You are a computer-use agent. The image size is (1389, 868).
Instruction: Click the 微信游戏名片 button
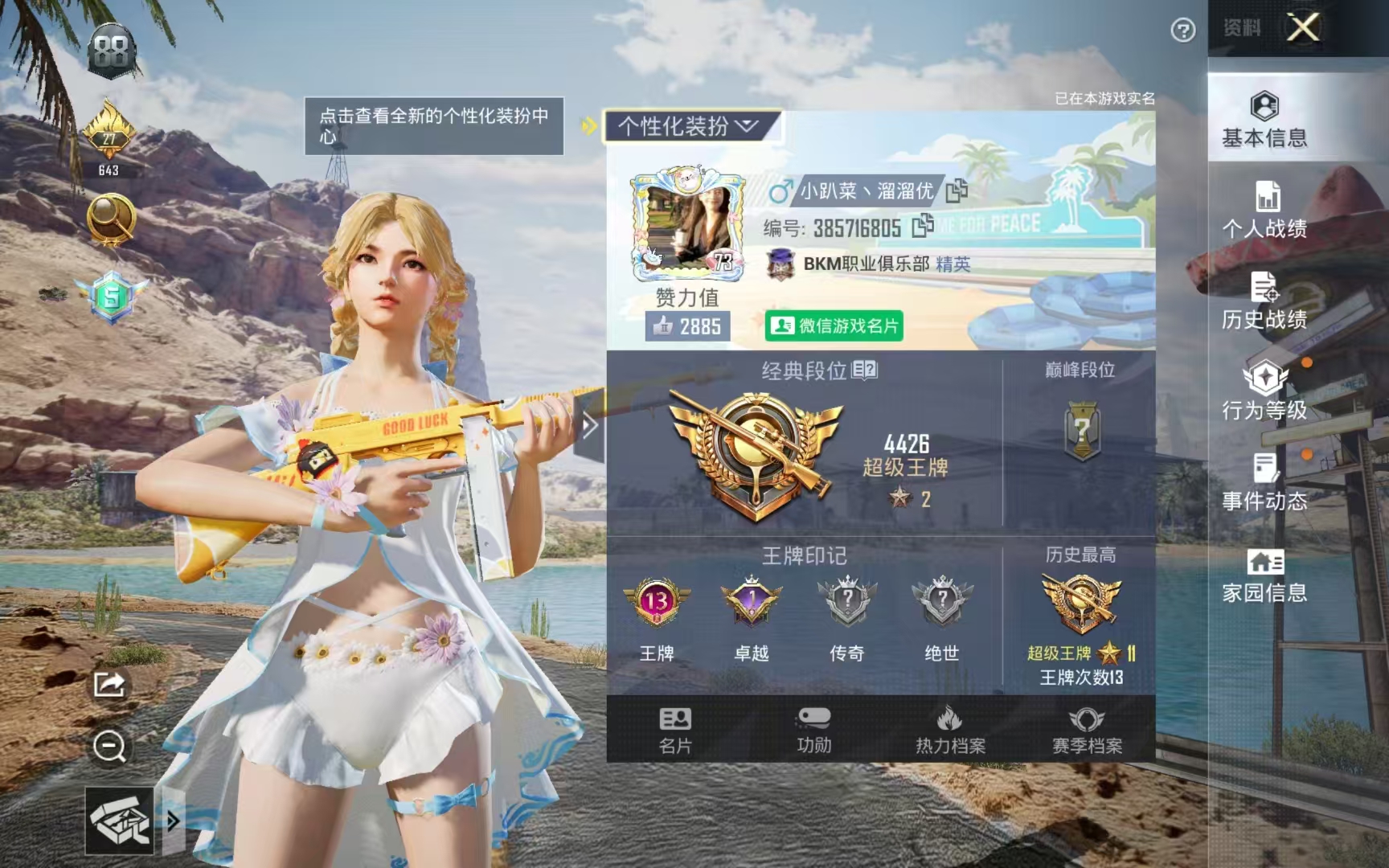coord(834,325)
